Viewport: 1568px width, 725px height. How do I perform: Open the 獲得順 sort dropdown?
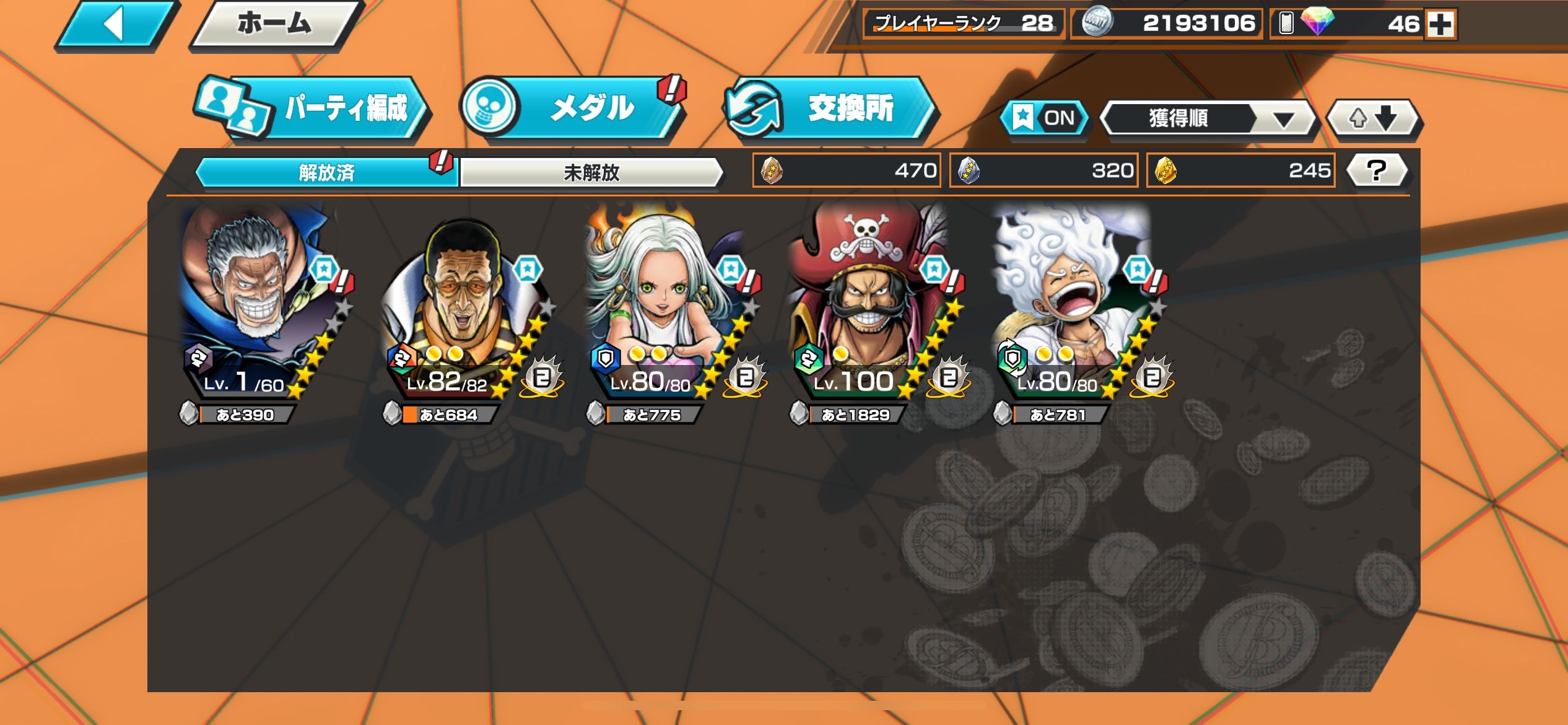1208,118
